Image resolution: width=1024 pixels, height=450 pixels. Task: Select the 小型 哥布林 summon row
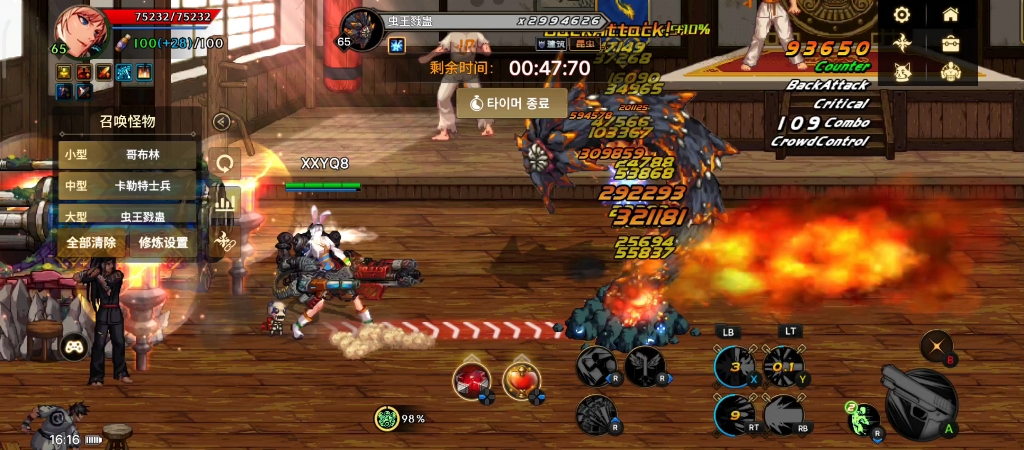(x=127, y=155)
